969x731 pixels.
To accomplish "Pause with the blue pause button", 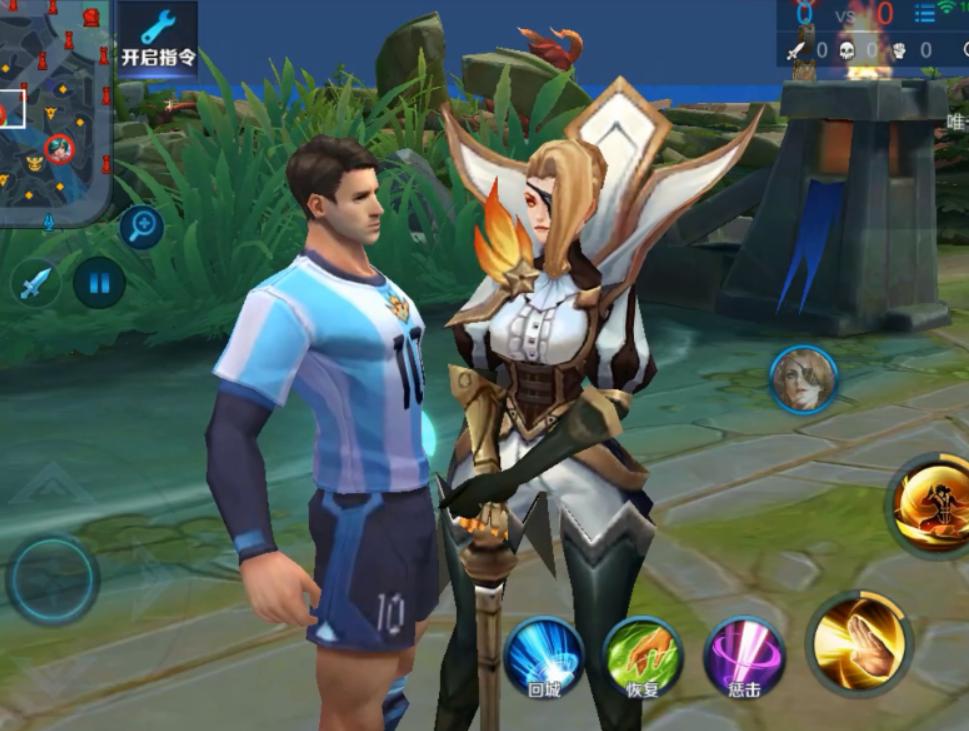I will point(99,283).
